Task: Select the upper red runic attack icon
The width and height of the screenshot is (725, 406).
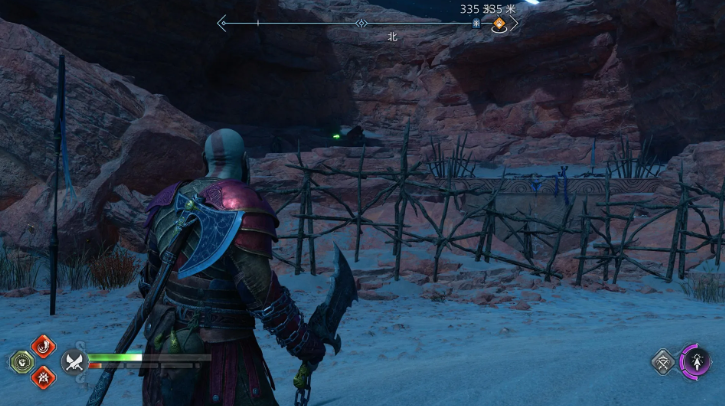Action: coord(44,346)
